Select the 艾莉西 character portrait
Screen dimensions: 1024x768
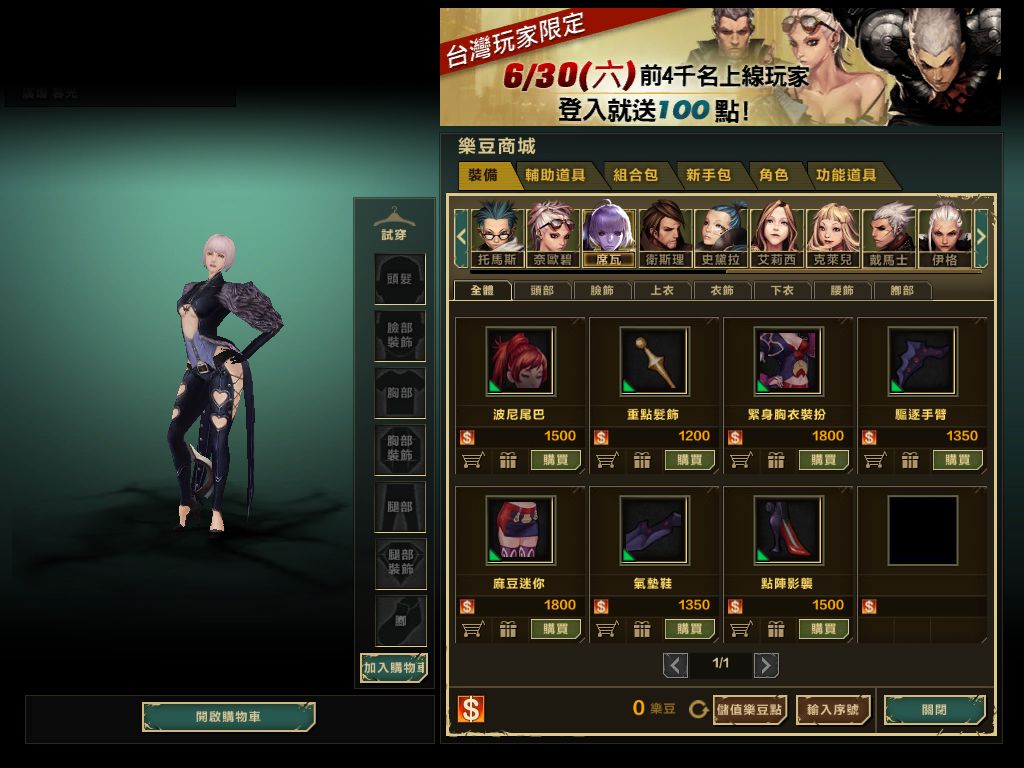tap(777, 235)
